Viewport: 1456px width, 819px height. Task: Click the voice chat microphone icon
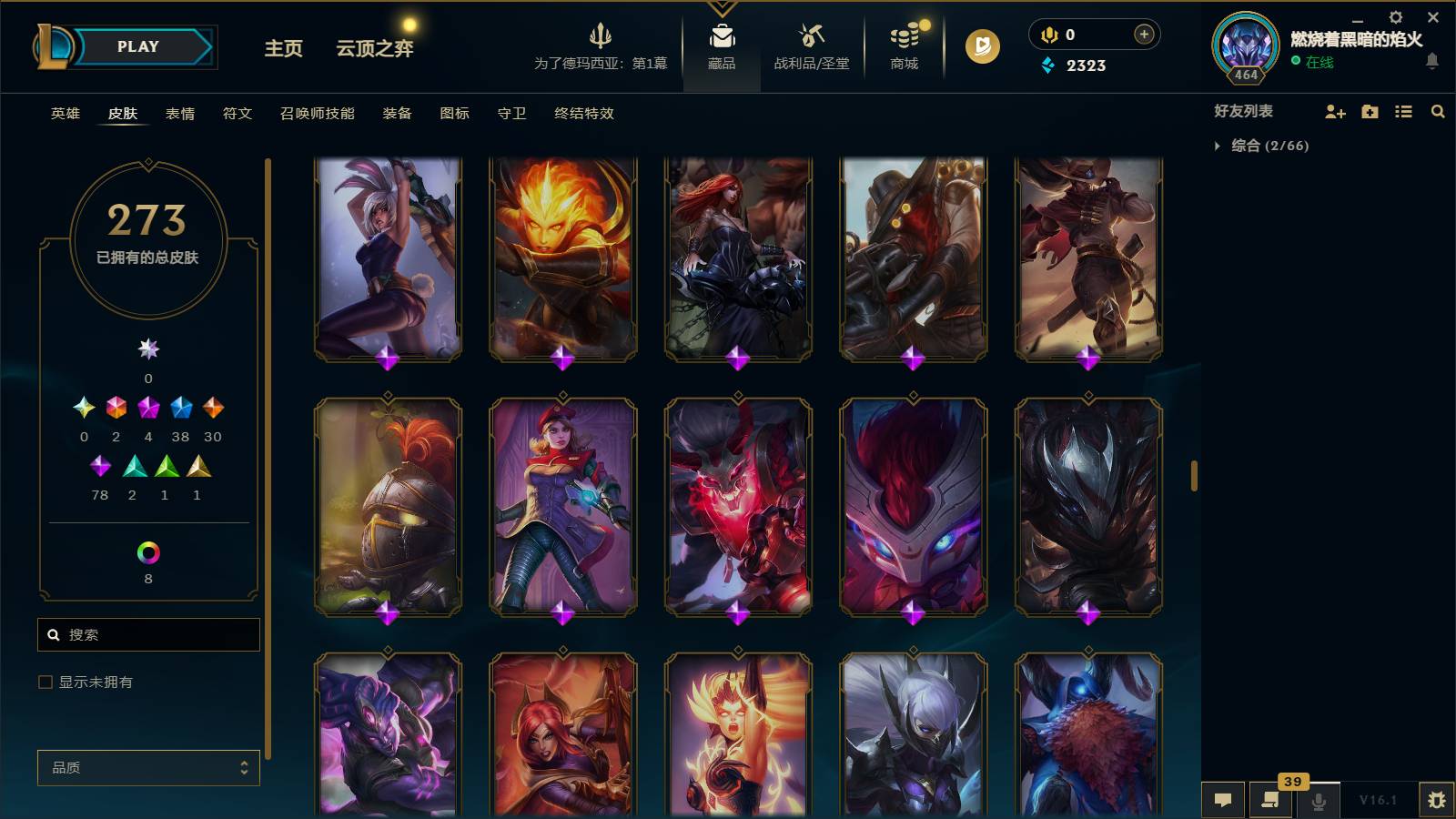(x=1318, y=800)
